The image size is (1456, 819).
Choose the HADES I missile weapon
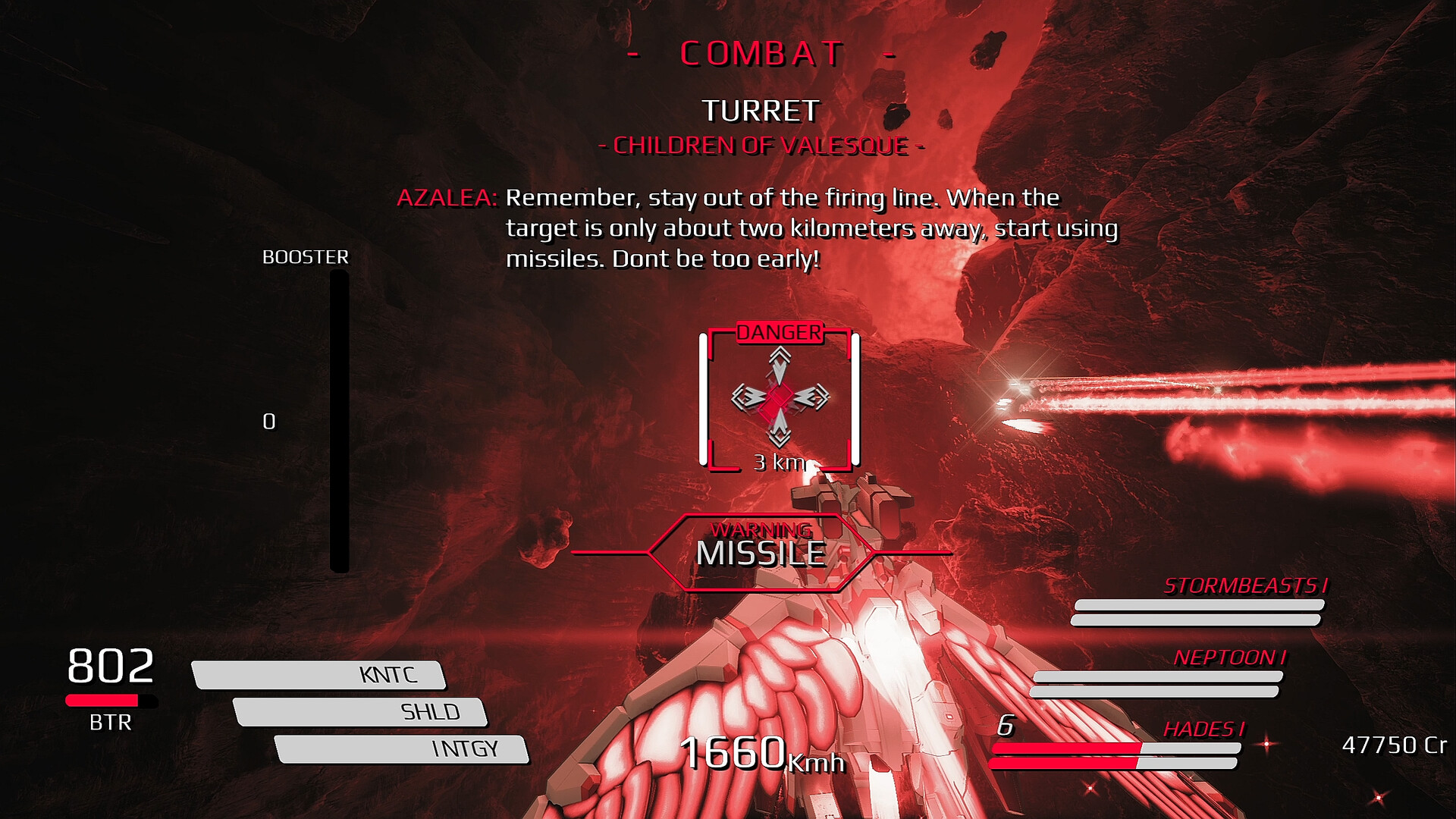tap(1203, 730)
